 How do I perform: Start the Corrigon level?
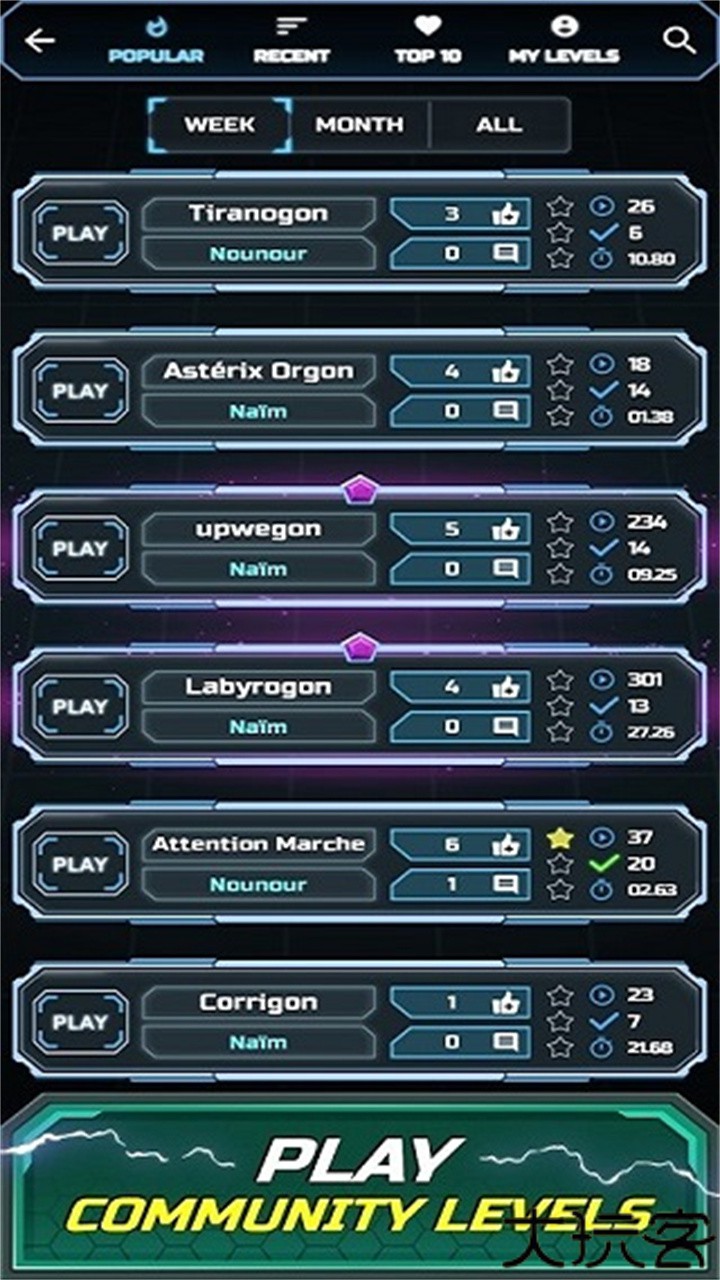coord(80,1022)
